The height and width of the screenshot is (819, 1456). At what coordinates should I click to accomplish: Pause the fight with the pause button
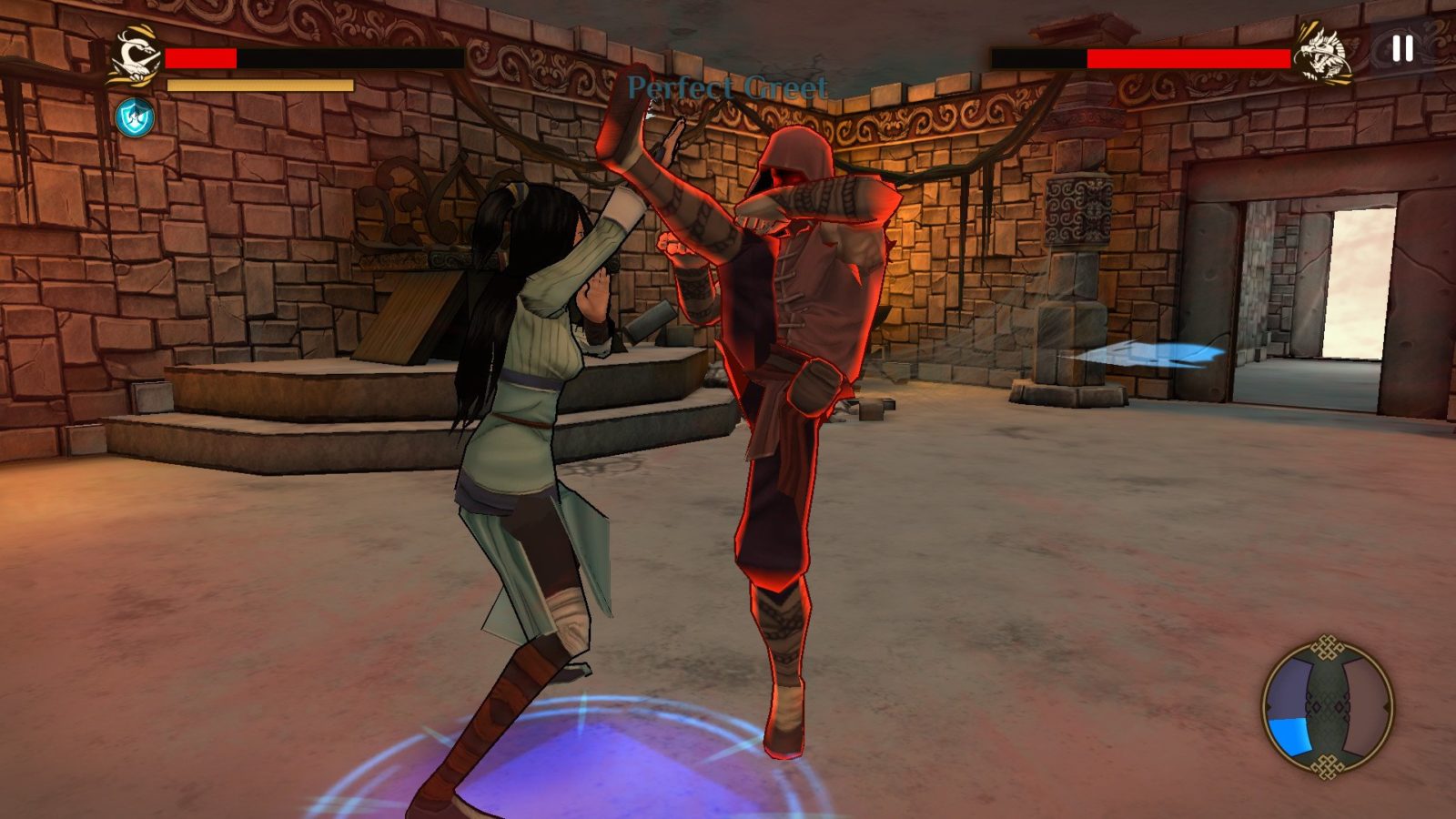pos(1402,49)
